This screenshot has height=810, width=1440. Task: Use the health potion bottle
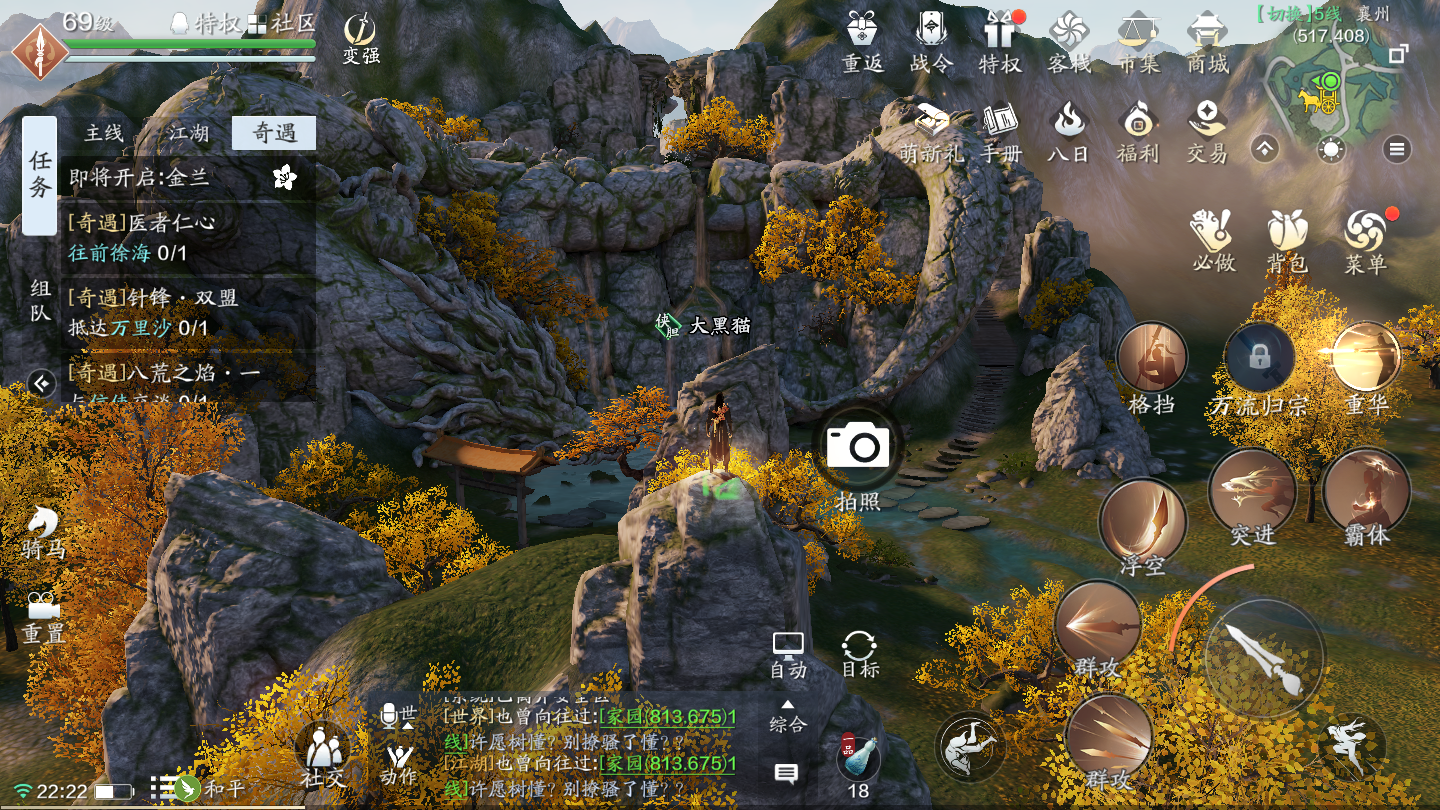(x=858, y=758)
